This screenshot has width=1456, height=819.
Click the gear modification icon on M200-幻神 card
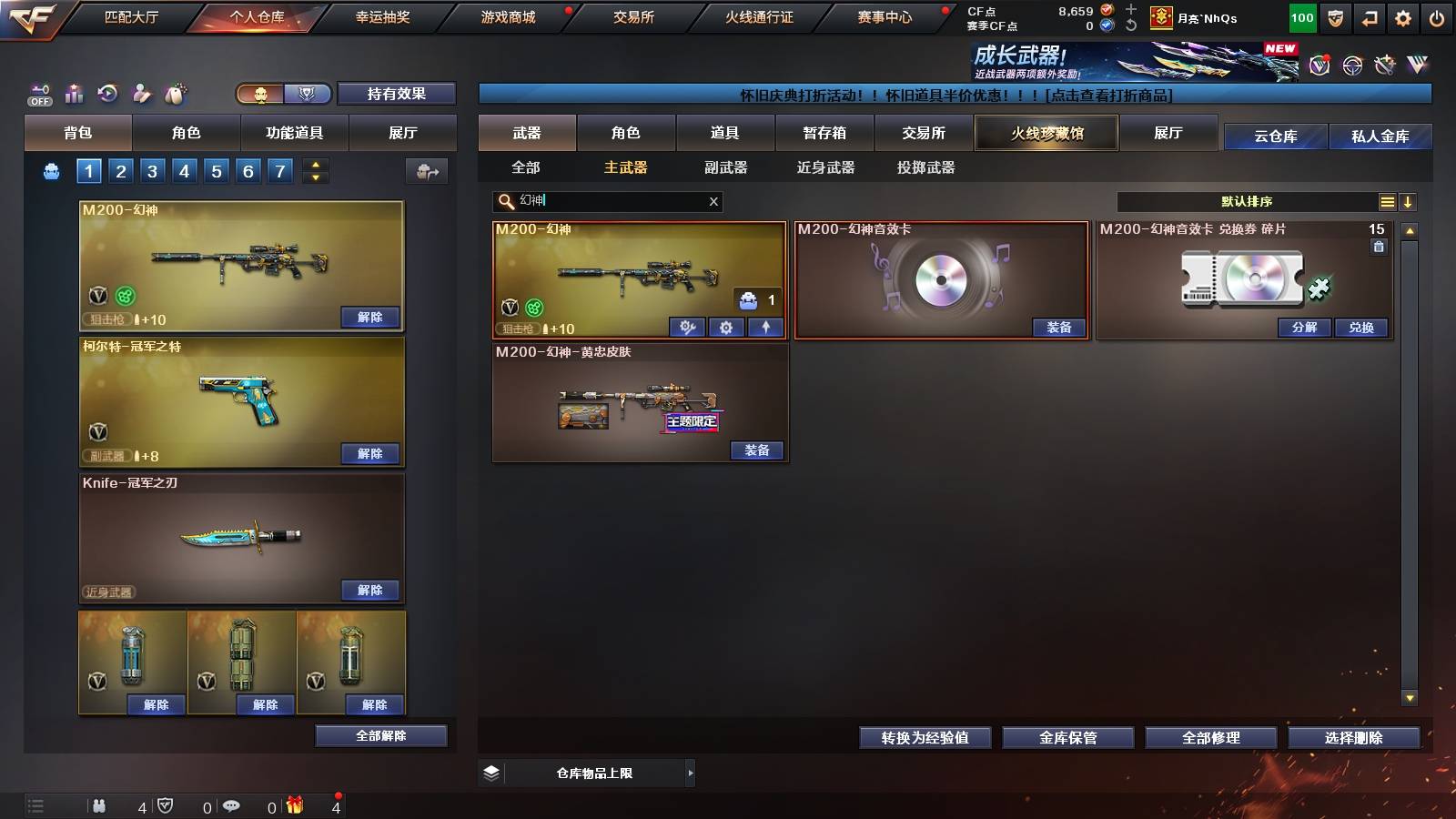[x=726, y=328]
